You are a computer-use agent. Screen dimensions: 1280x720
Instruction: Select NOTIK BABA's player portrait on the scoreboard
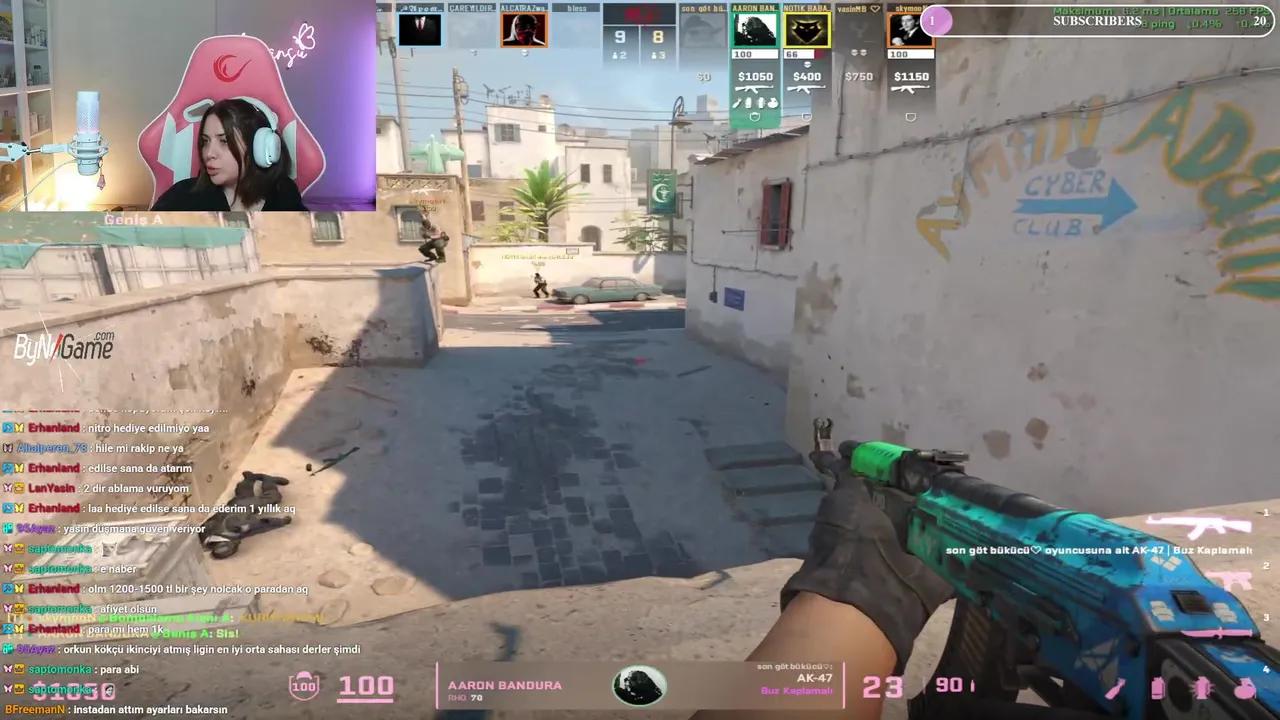pos(807,31)
